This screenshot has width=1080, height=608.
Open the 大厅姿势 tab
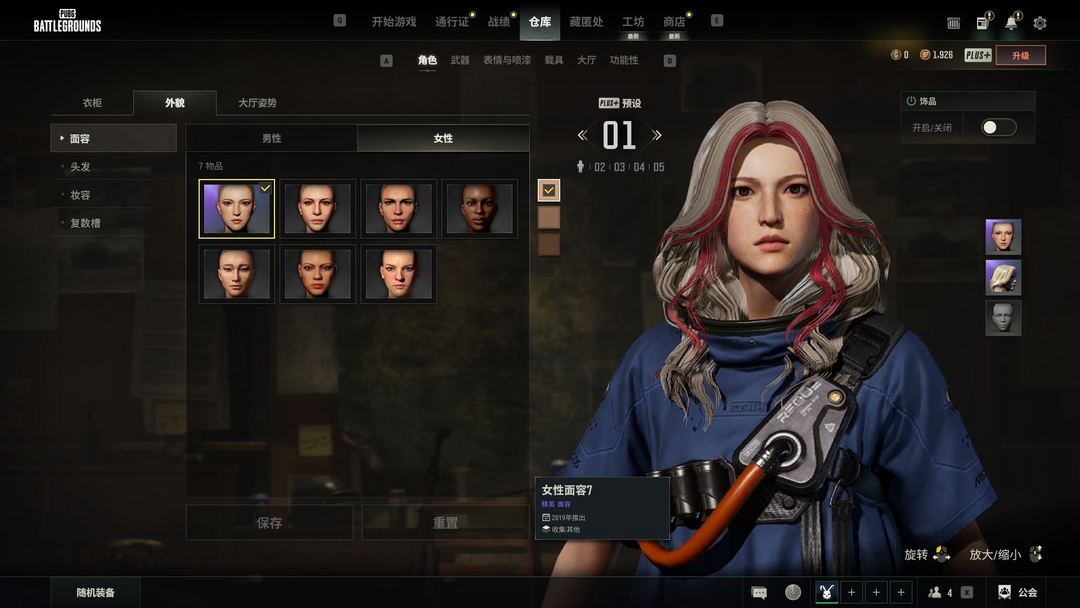point(257,103)
